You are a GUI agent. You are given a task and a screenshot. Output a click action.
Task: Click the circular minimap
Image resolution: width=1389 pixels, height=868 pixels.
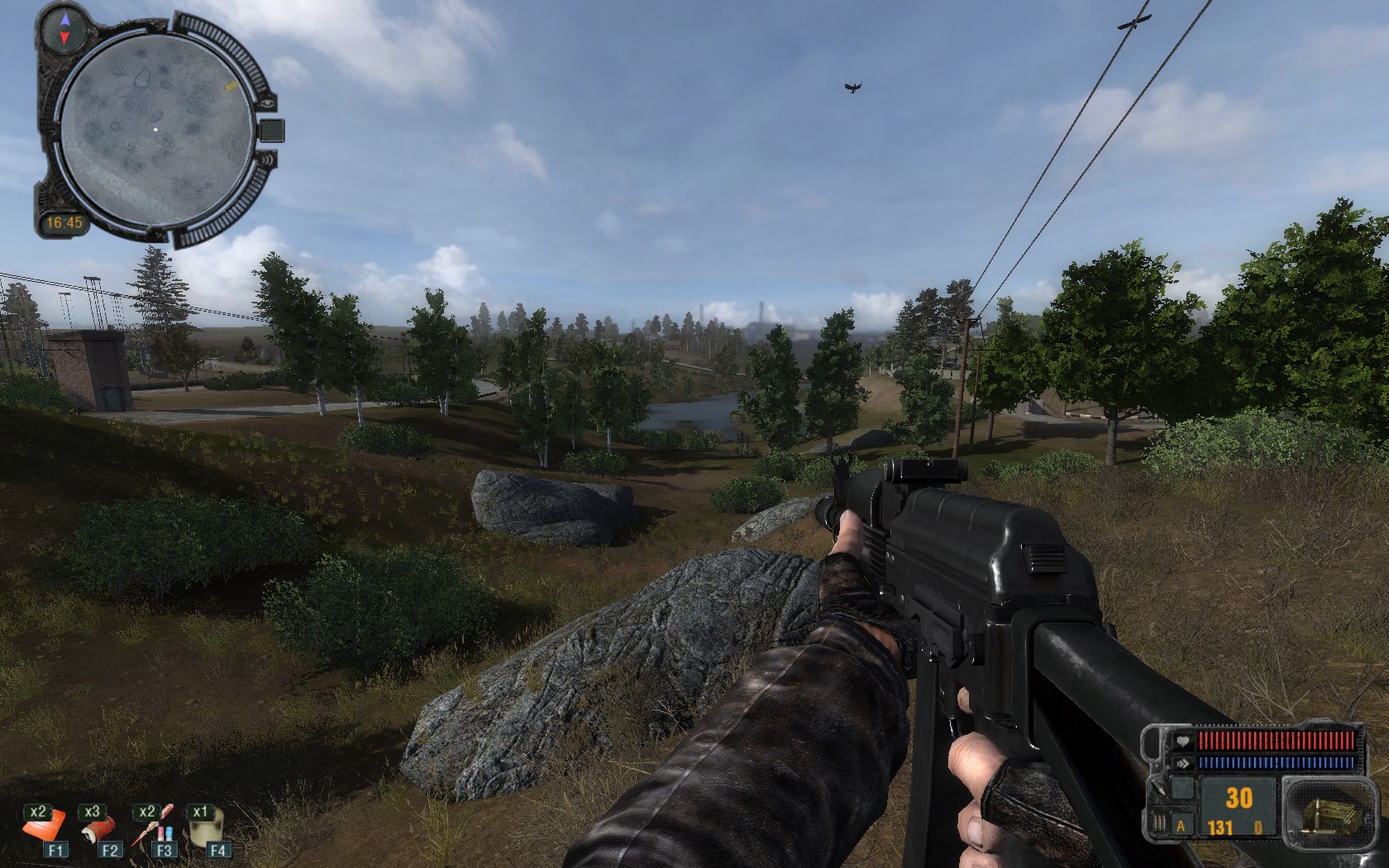(155, 128)
